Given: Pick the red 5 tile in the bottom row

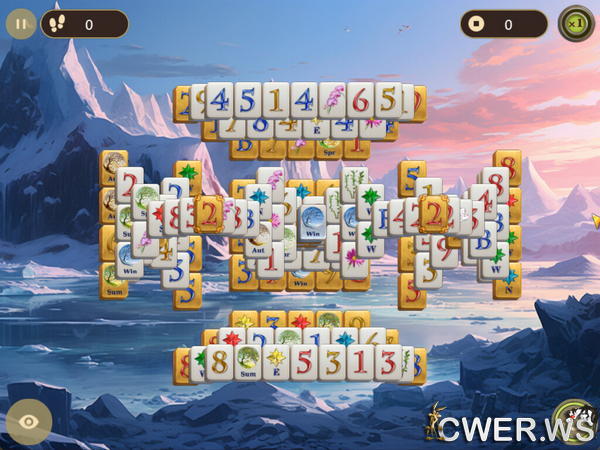Looking at the screenshot, I should (x=304, y=361).
